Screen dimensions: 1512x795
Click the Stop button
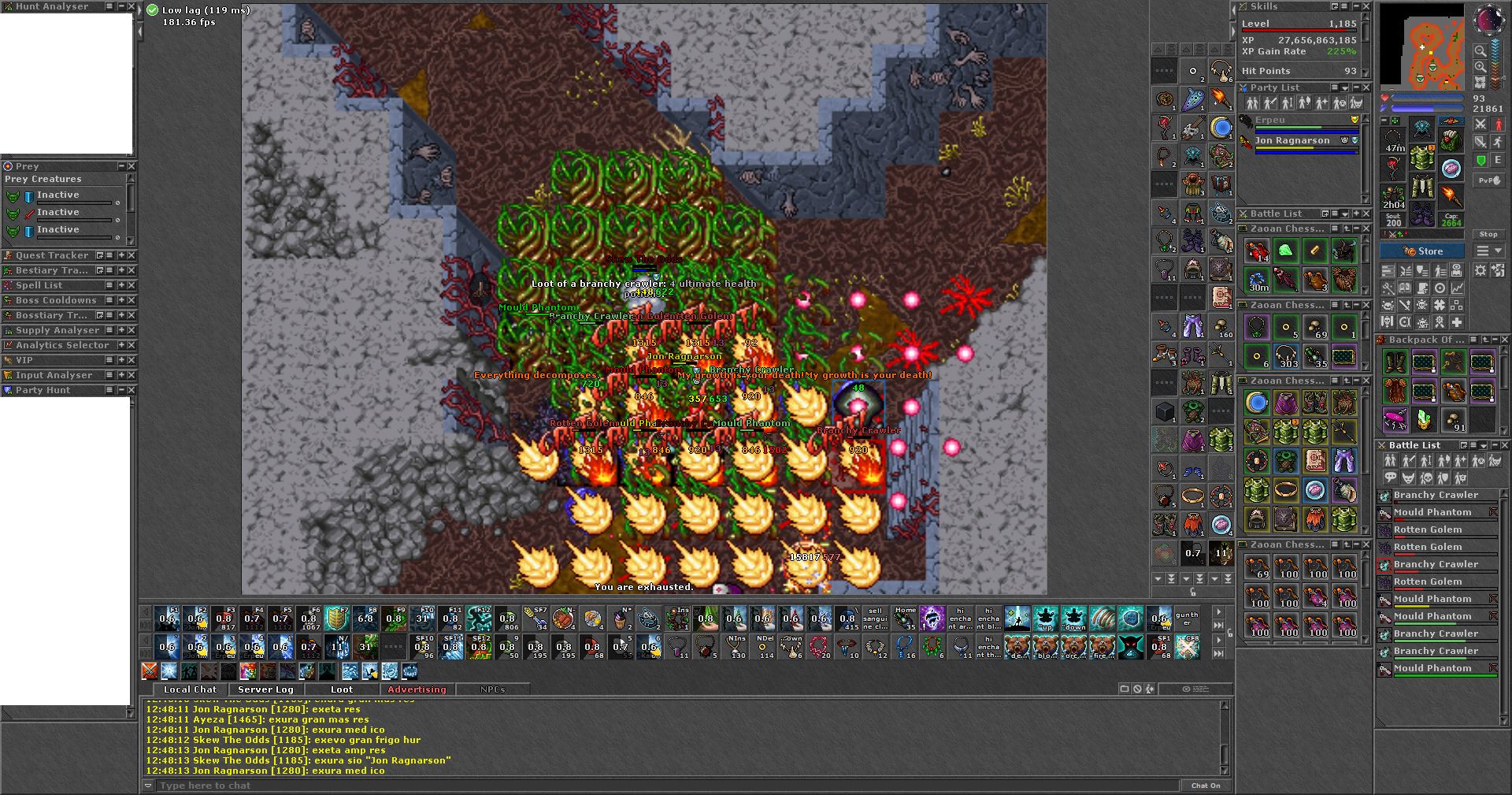pyautogui.click(x=1488, y=234)
